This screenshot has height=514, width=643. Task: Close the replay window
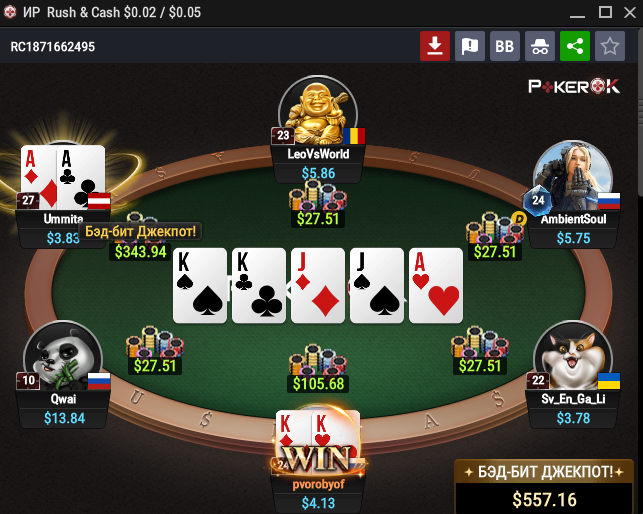[630, 12]
